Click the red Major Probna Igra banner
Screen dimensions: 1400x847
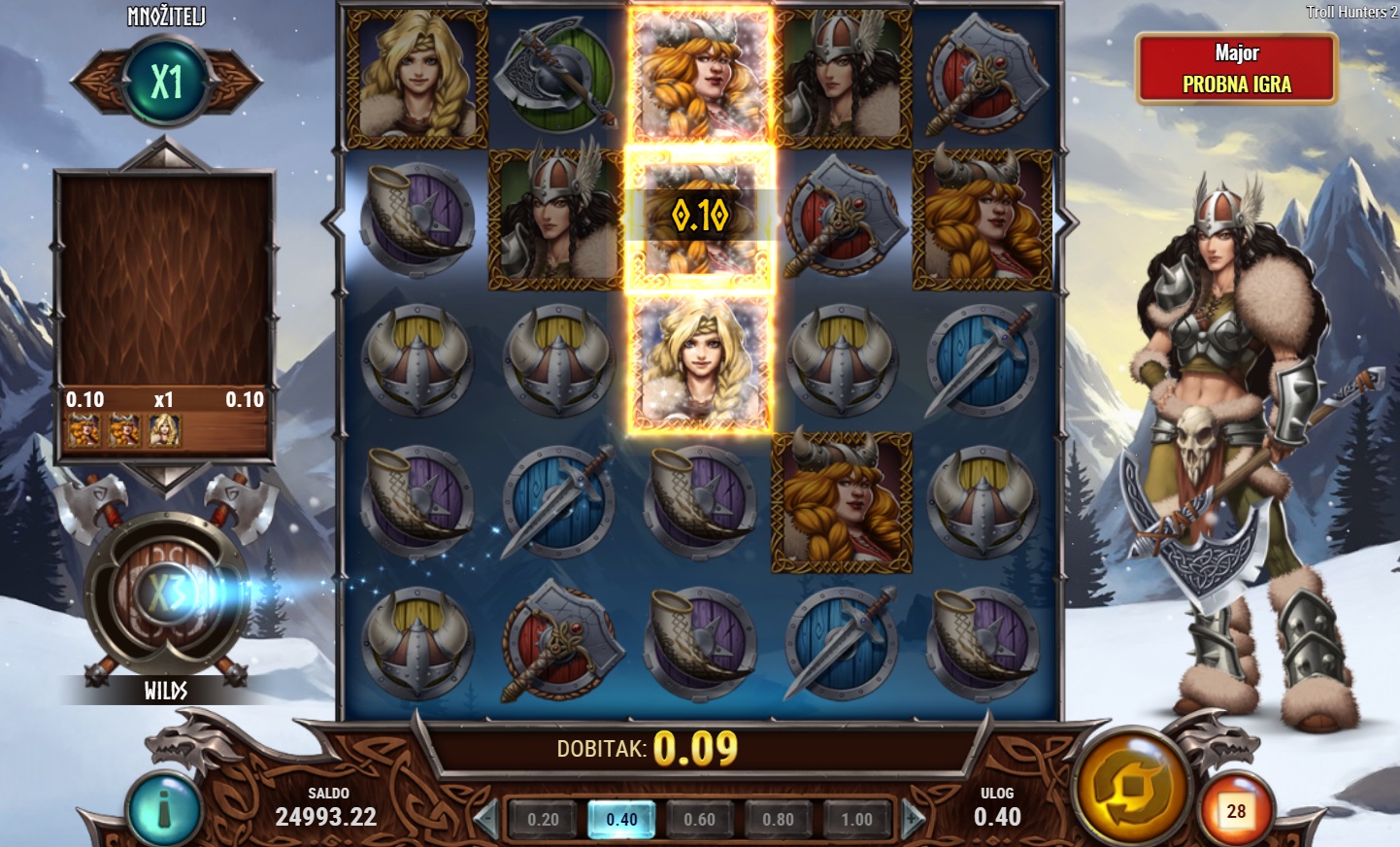1236,69
